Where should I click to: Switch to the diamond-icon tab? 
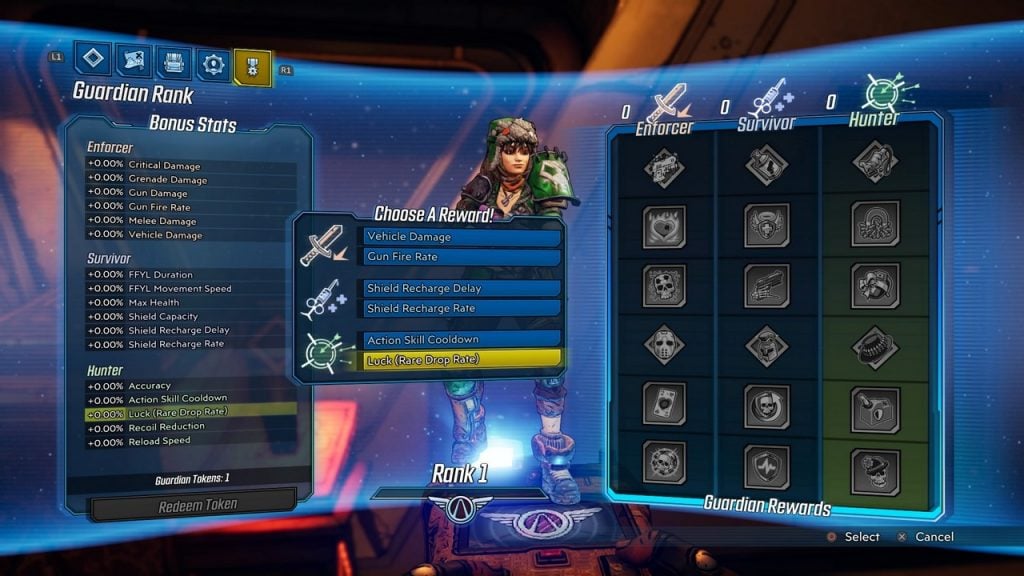click(93, 60)
